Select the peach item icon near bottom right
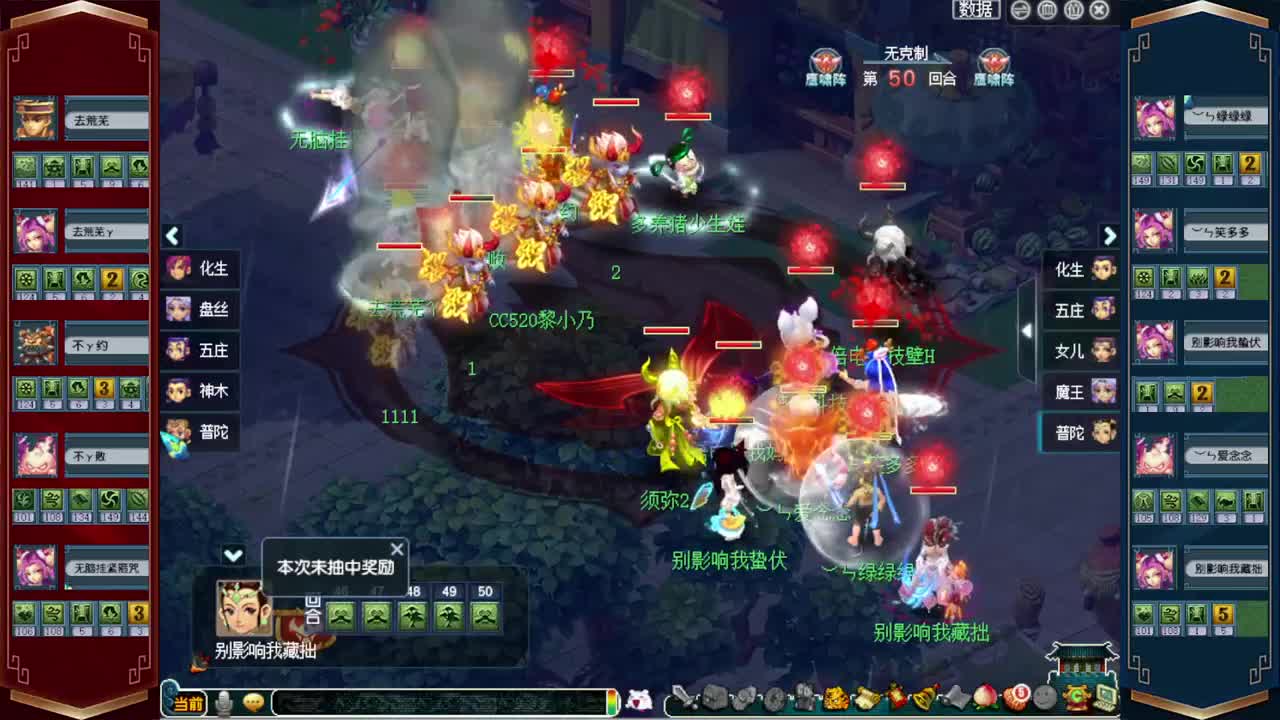Image resolution: width=1280 pixels, height=720 pixels. [x=983, y=700]
